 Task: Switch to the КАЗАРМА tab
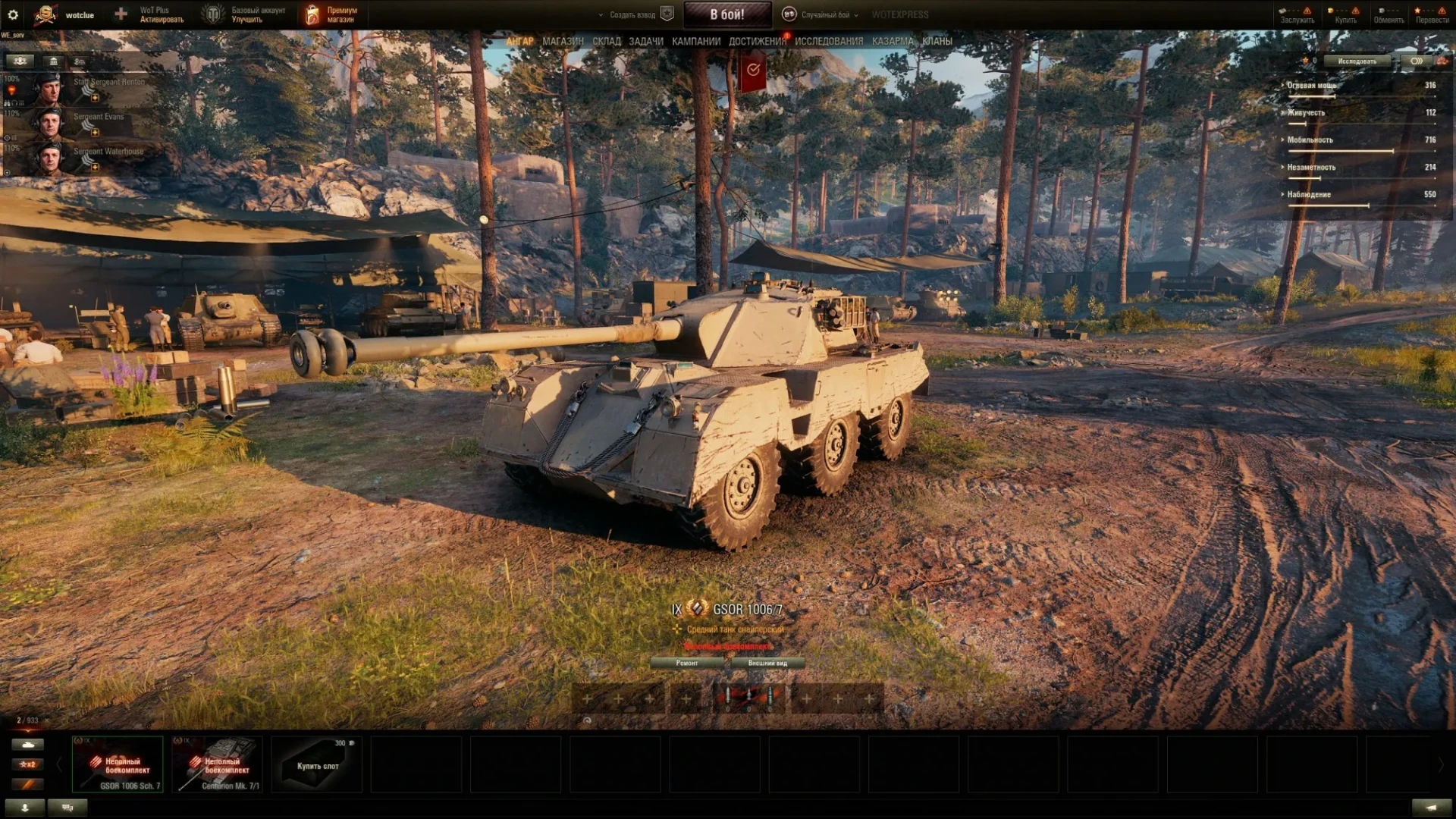pos(893,42)
